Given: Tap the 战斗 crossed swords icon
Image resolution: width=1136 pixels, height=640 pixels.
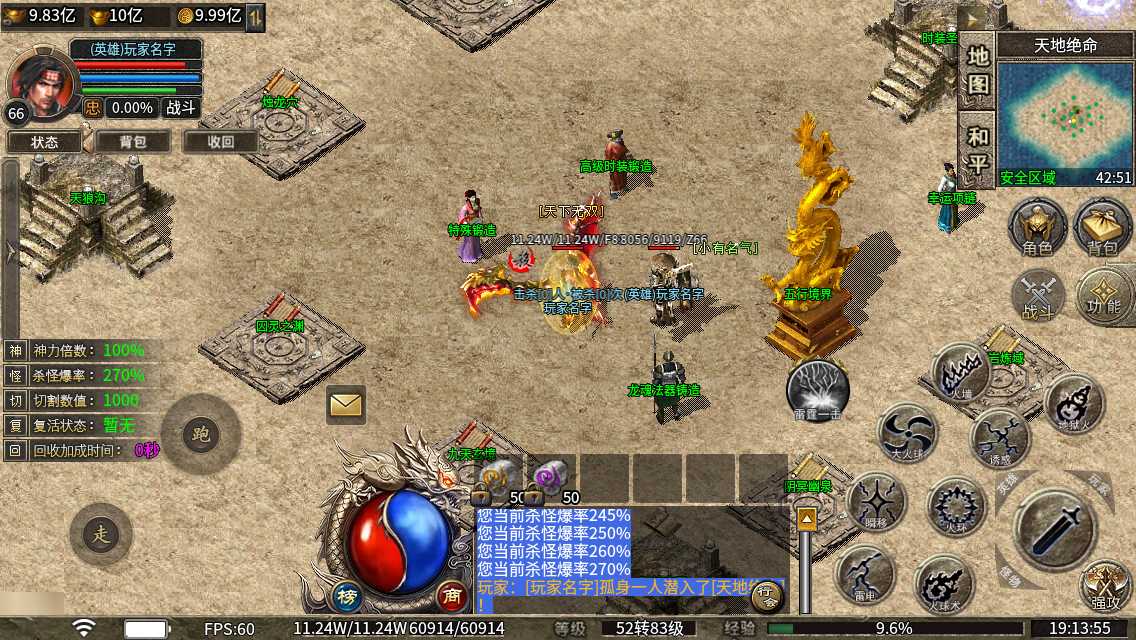Looking at the screenshot, I should tap(1037, 297).
